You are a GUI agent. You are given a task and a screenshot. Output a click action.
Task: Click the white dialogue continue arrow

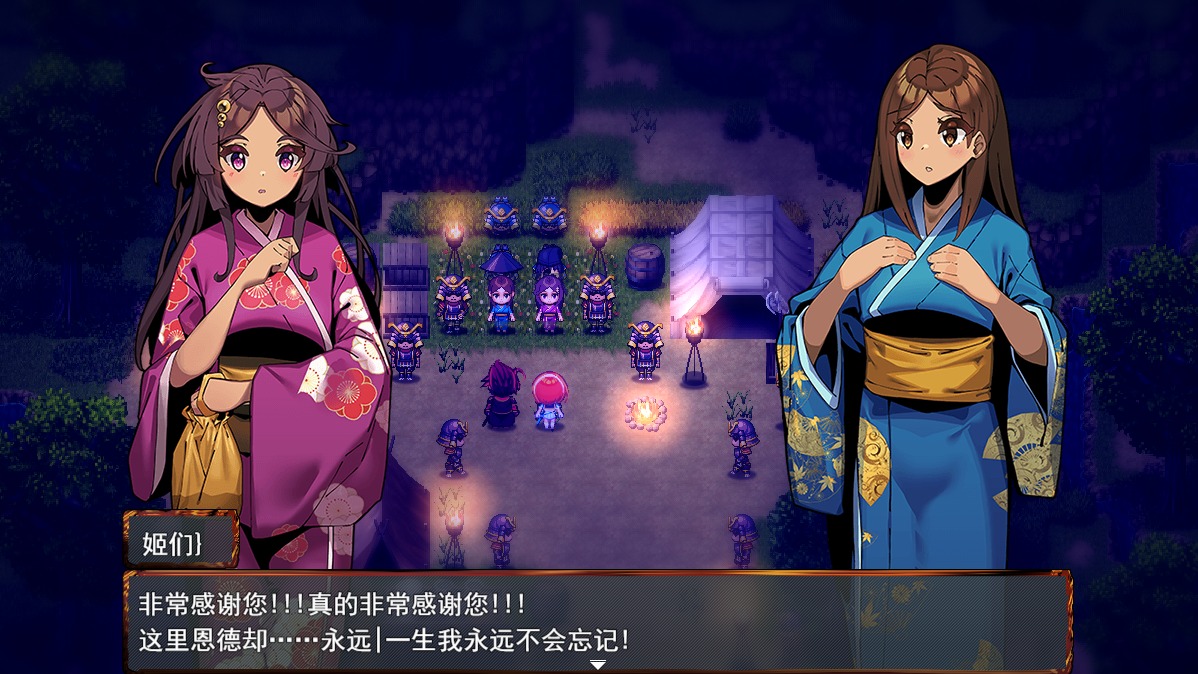[x=598, y=665]
